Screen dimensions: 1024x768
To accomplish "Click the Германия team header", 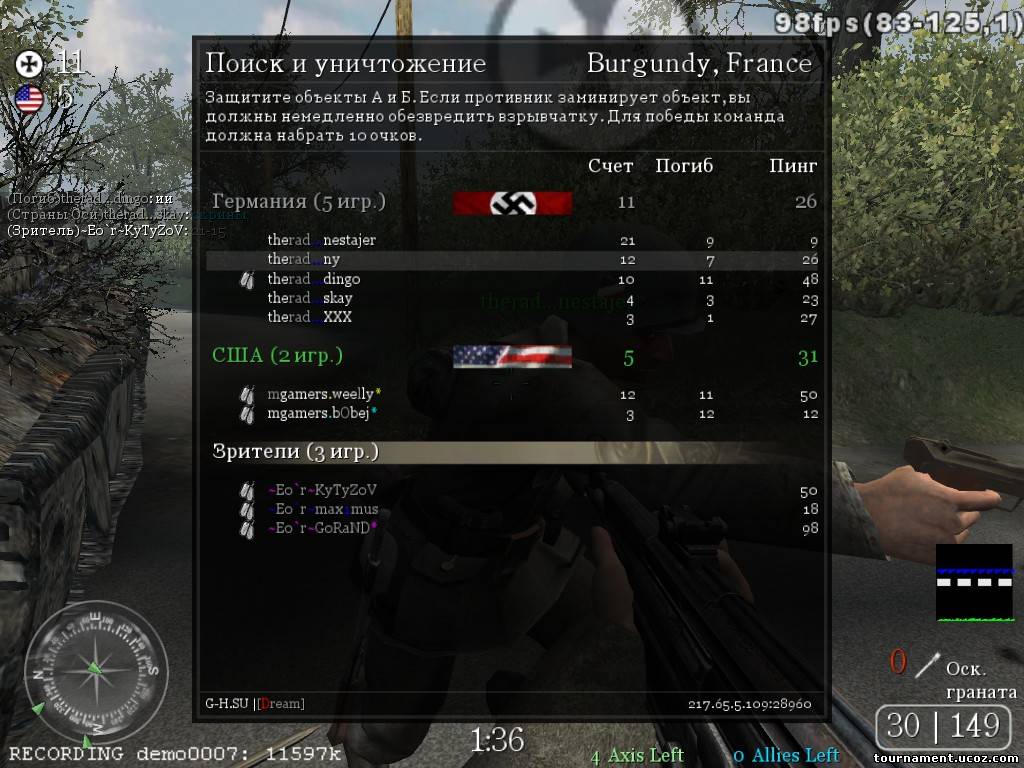I will pyautogui.click(x=299, y=201).
